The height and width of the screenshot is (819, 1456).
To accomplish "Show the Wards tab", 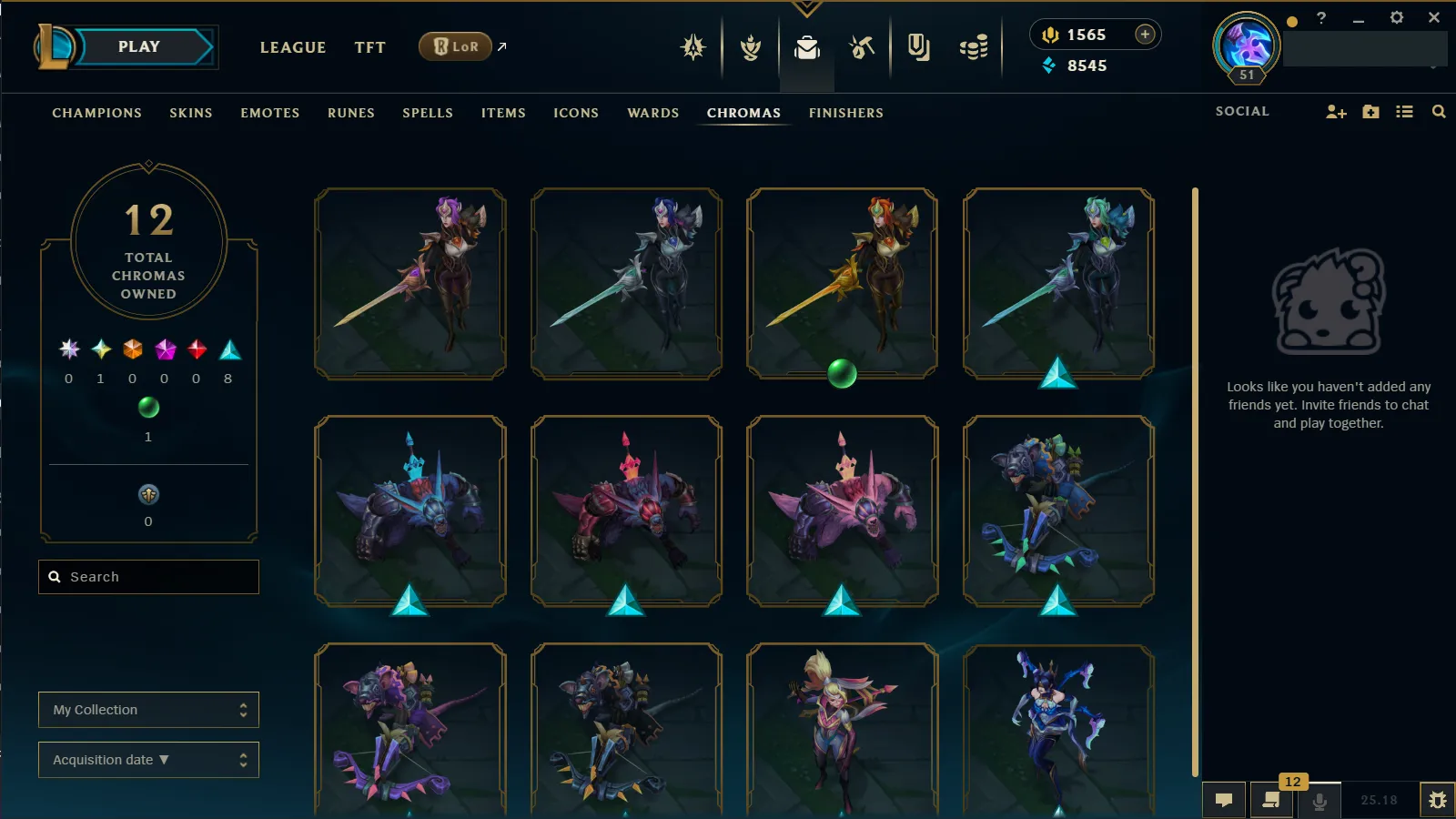I will pos(652,113).
